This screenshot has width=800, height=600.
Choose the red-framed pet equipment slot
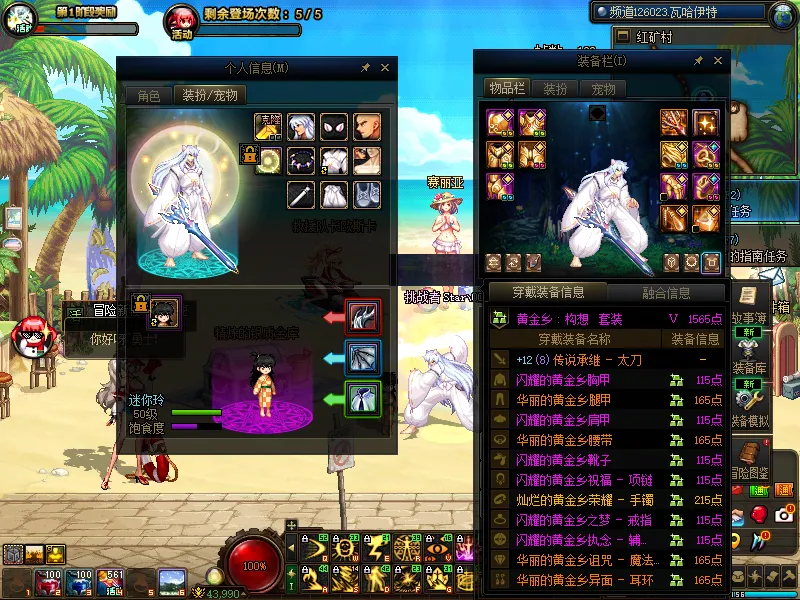click(x=362, y=317)
